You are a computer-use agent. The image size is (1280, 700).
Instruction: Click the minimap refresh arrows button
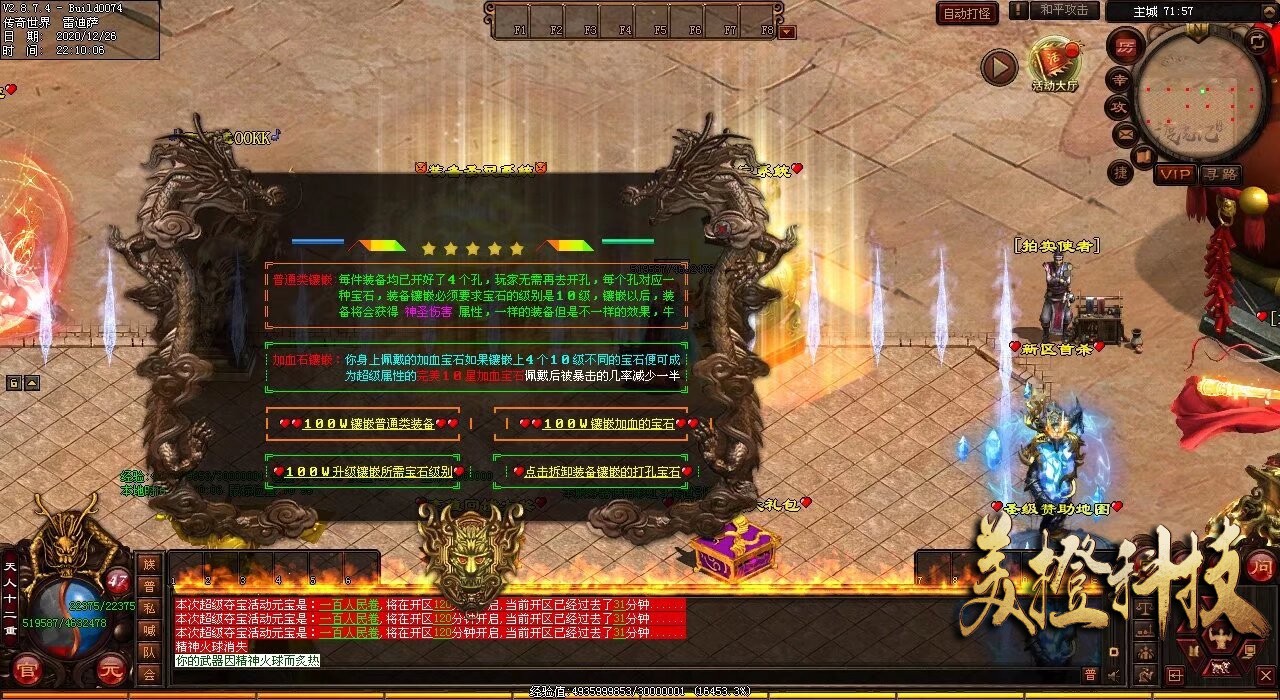point(1257,41)
